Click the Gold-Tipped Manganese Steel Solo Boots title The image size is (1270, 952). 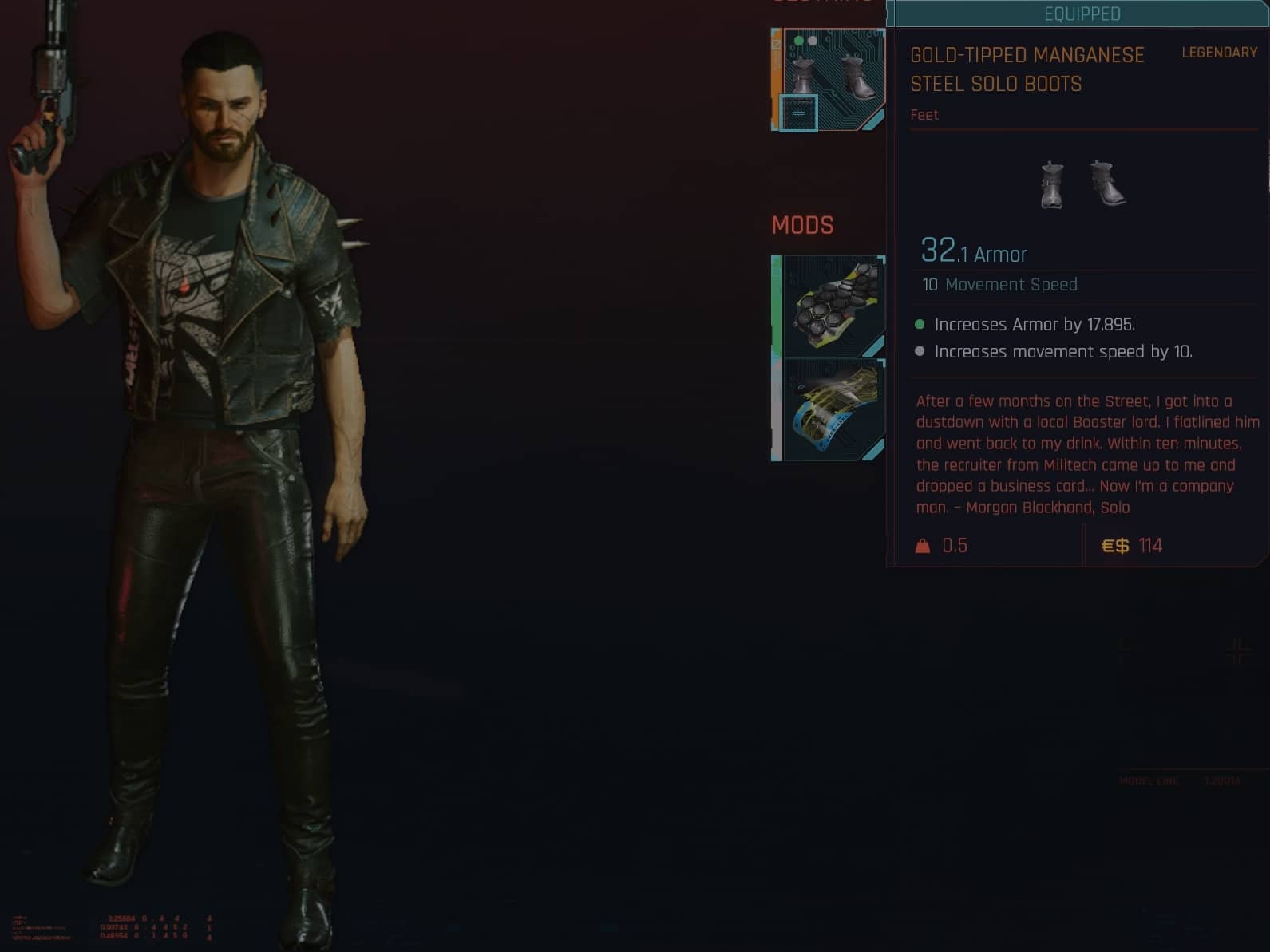tap(1027, 69)
